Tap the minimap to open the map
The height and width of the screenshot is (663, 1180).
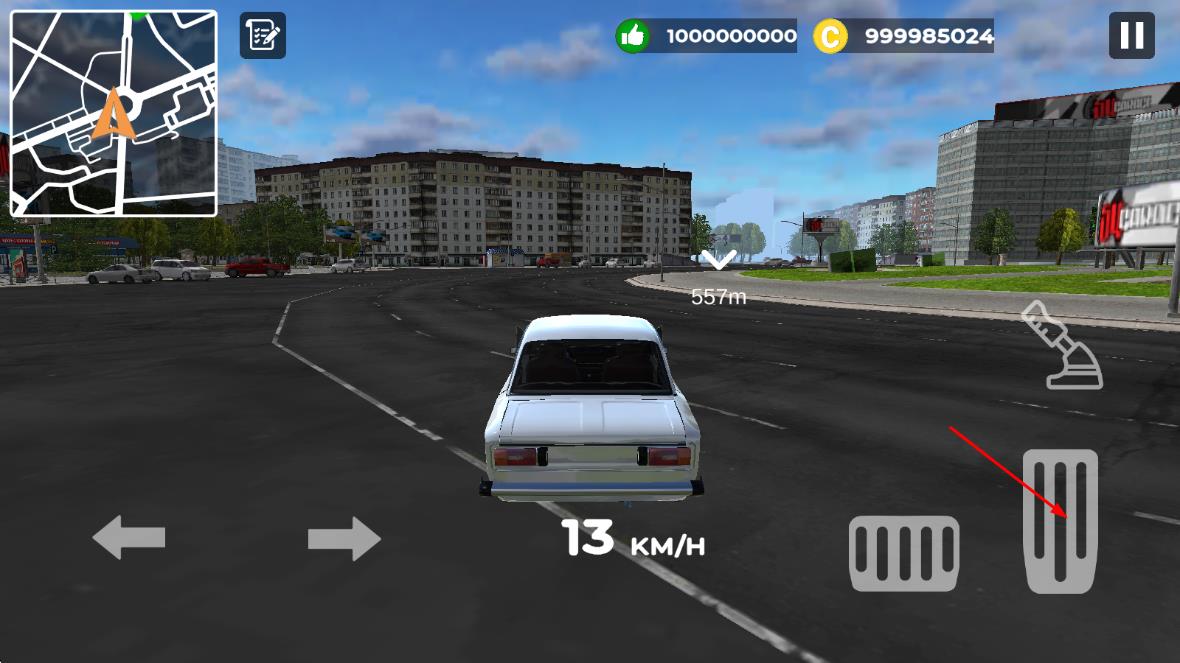(114, 113)
